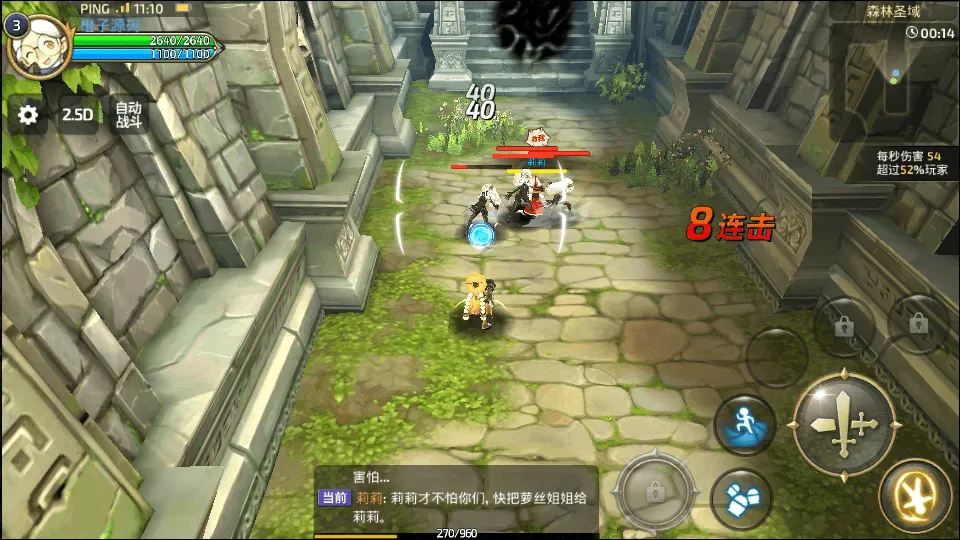Open settings with the gear icon
The image size is (960, 540).
[28, 115]
